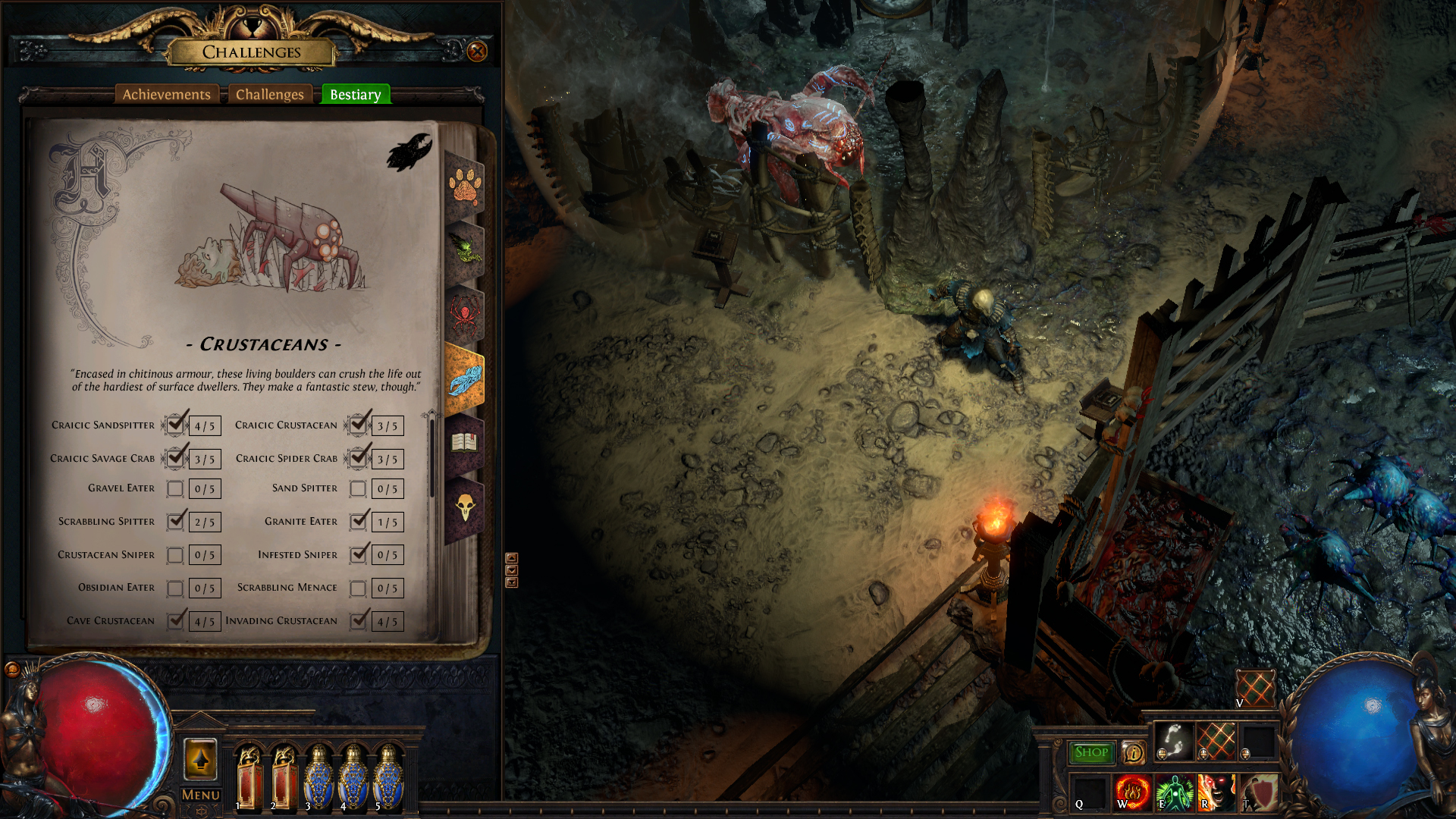Activate the fire skill bound to W
Viewport: 1456px width, 819px height.
[1132, 792]
